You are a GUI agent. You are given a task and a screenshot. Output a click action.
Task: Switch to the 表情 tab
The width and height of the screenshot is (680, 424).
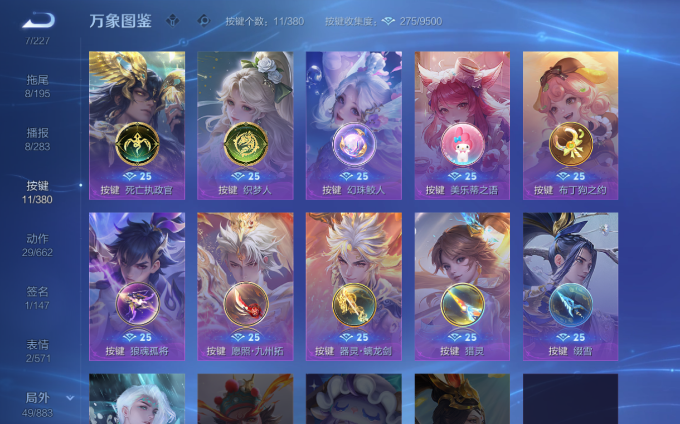point(38,350)
